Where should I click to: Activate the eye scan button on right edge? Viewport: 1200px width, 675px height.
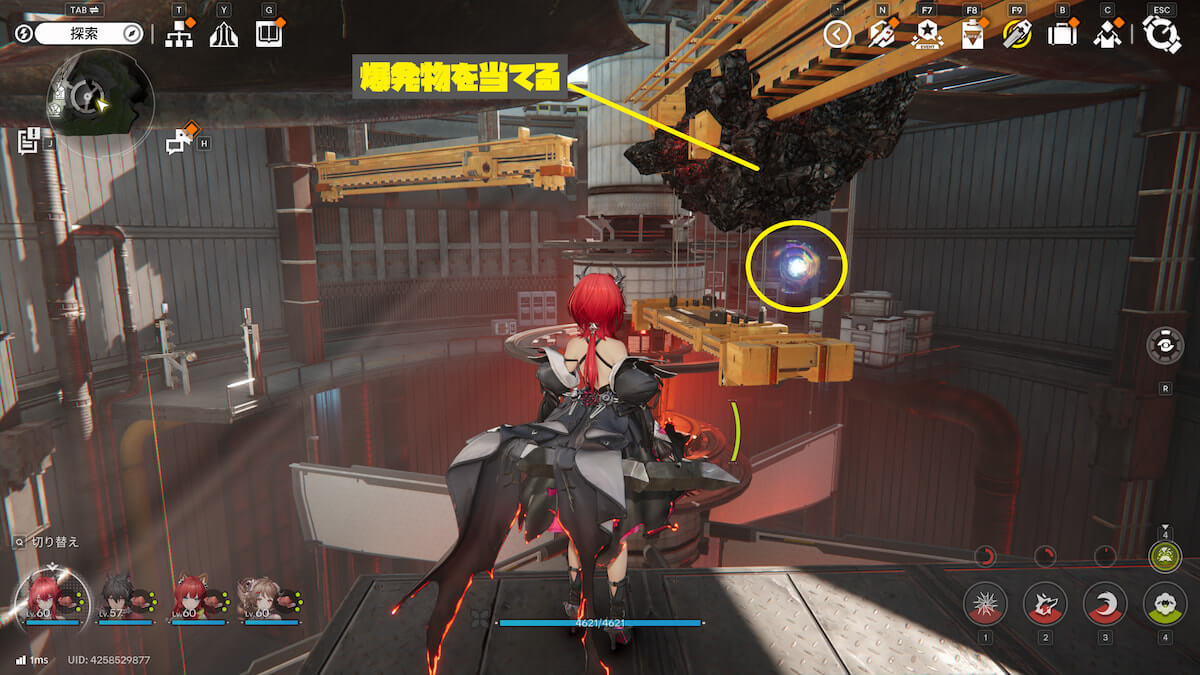[1165, 346]
